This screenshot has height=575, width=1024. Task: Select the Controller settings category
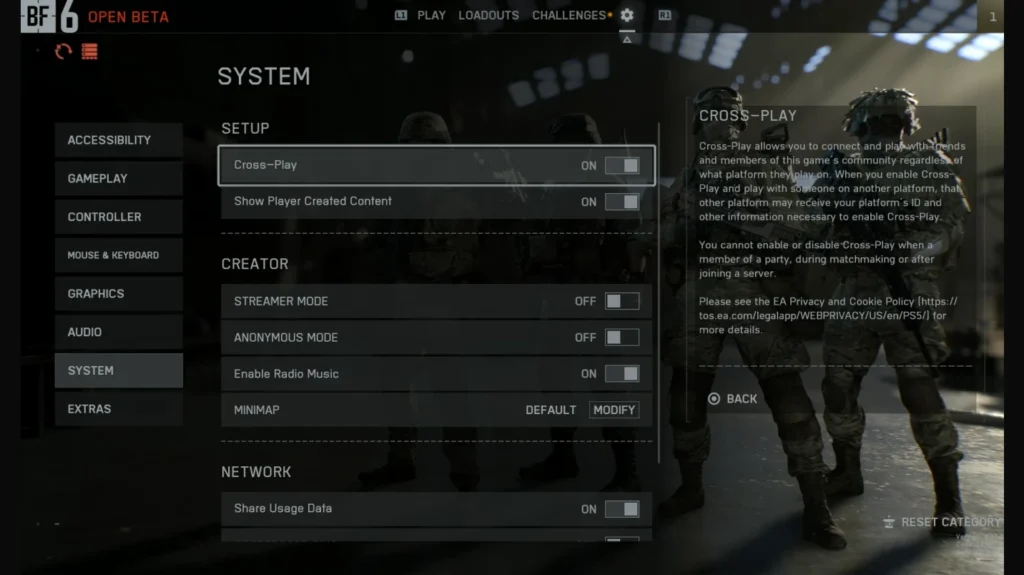tap(118, 217)
